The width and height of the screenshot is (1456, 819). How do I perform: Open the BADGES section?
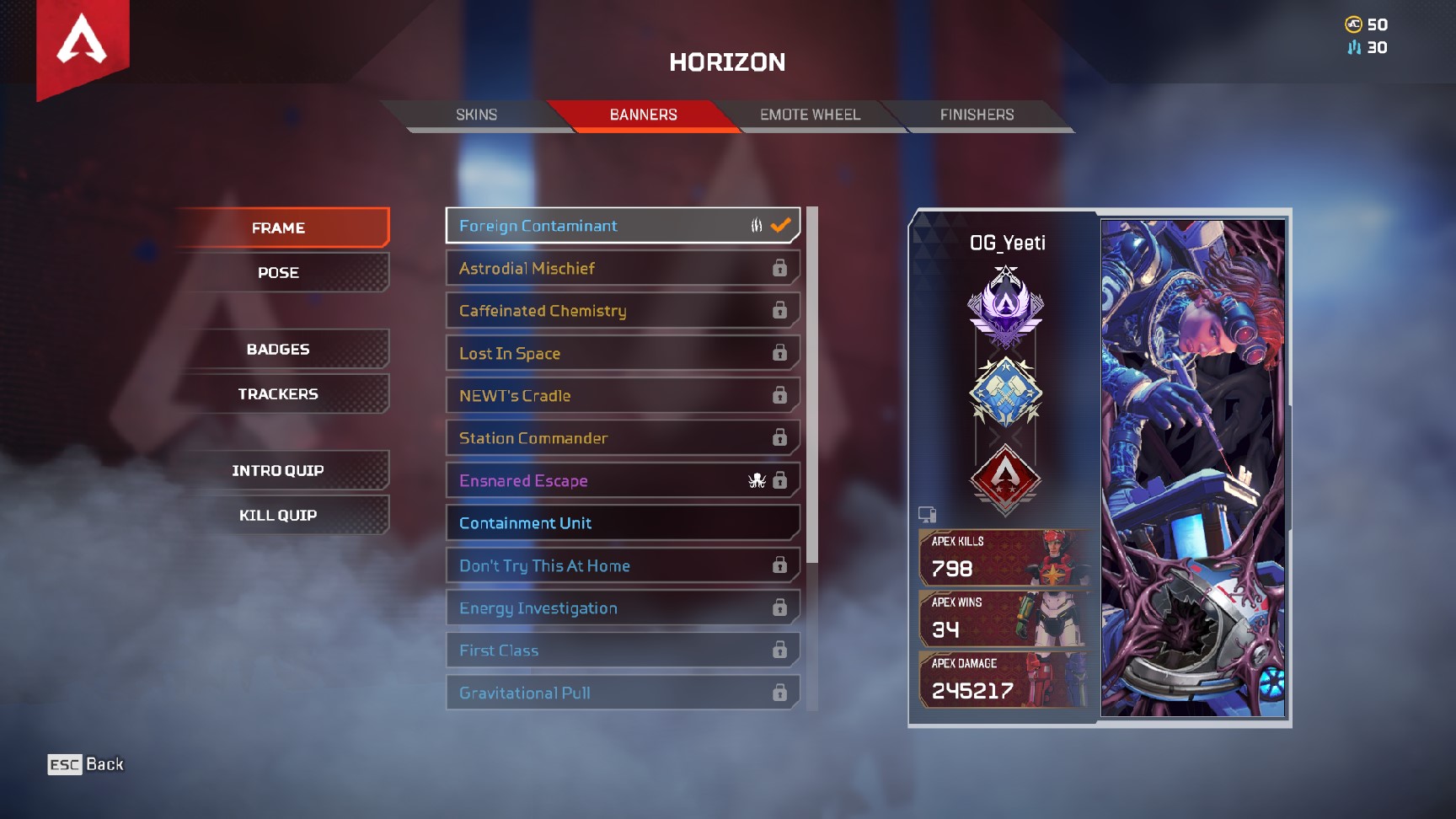[279, 349]
